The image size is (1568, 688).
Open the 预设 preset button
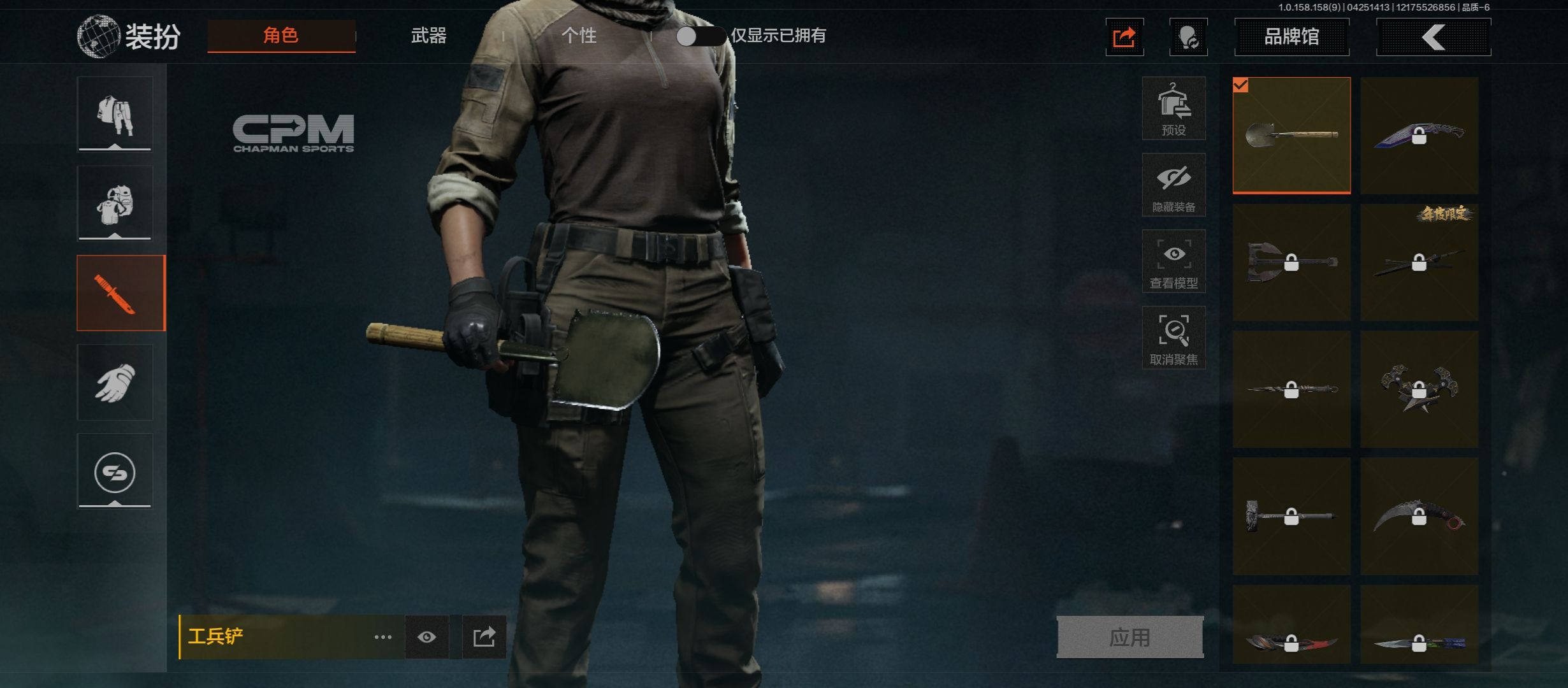pyautogui.click(x=1173, y=108)
